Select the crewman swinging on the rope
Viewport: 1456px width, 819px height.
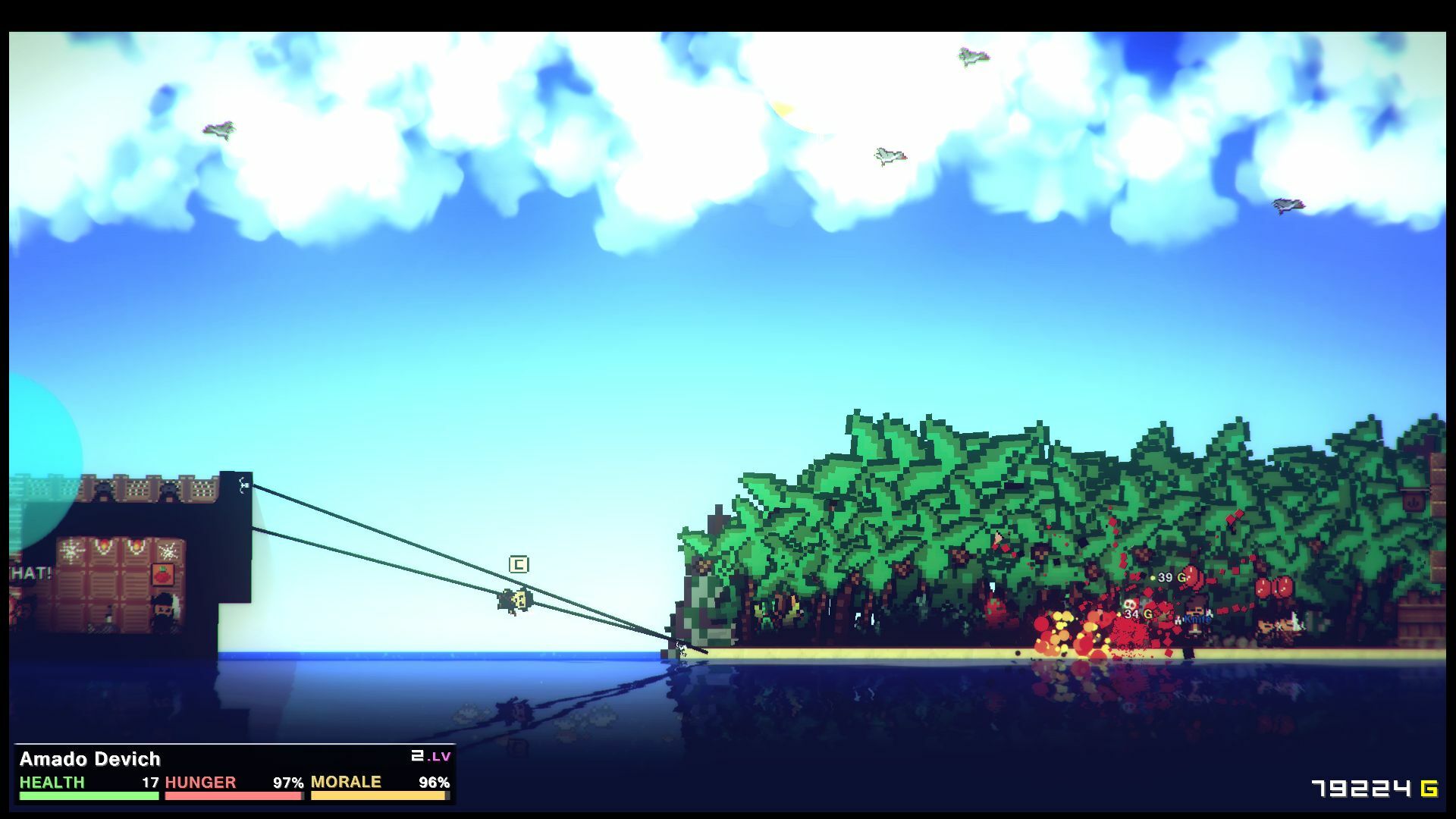(514, 600)
